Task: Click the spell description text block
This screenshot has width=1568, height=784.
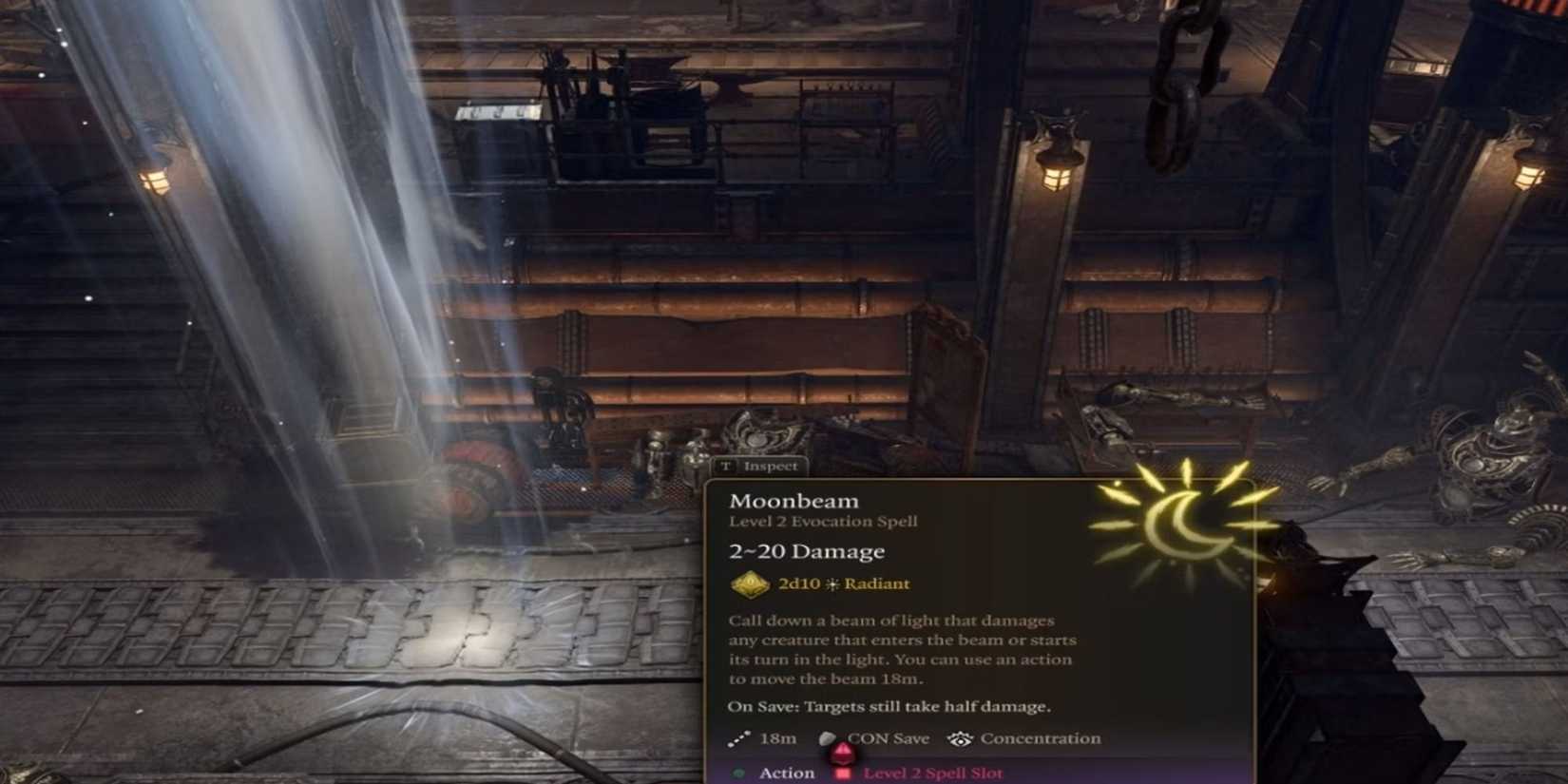Action: pos(893,649)
